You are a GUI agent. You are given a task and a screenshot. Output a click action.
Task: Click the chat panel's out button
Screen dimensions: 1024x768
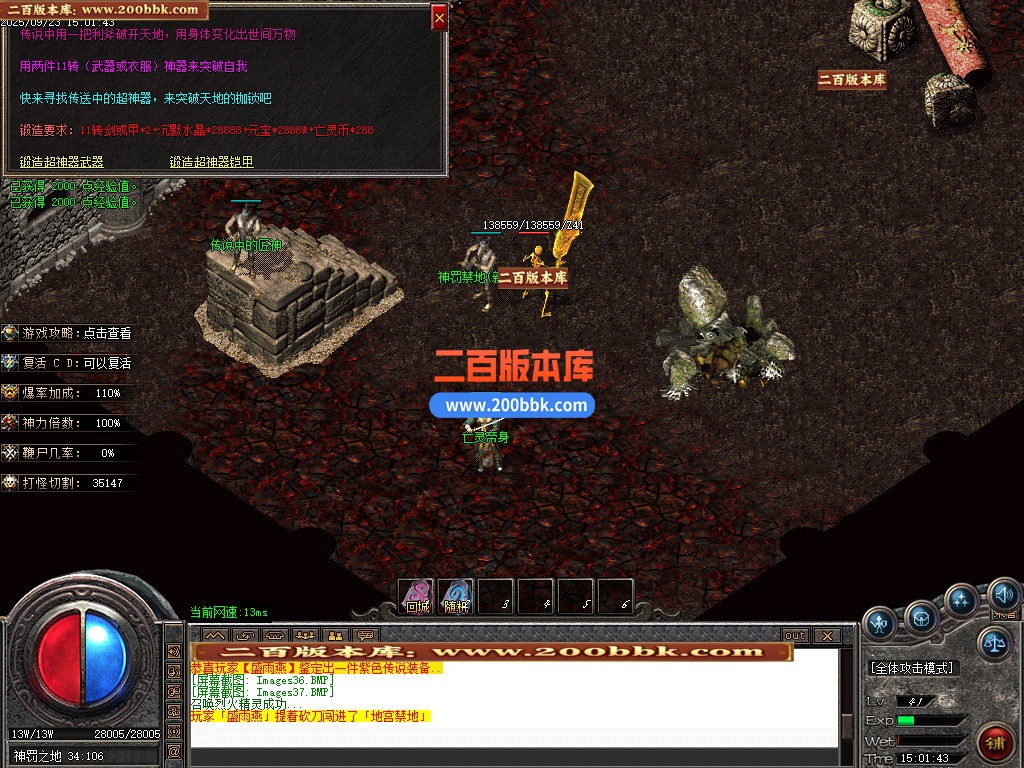794,636
